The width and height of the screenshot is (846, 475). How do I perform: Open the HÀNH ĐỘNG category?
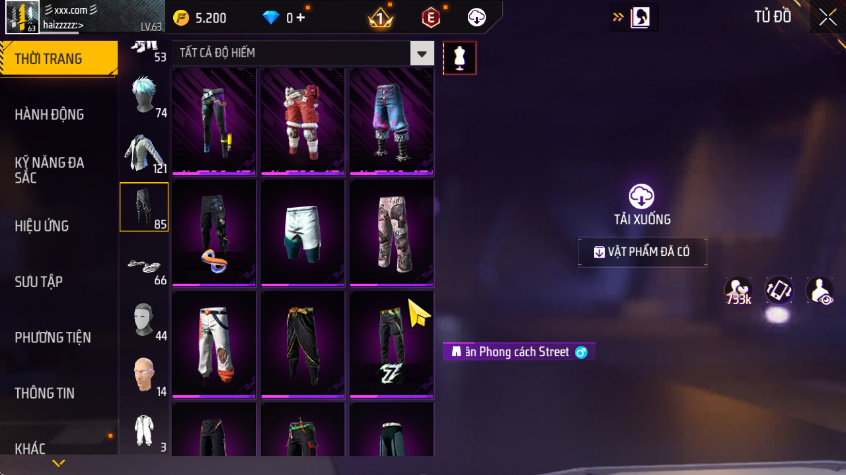[x=50, y=114]
